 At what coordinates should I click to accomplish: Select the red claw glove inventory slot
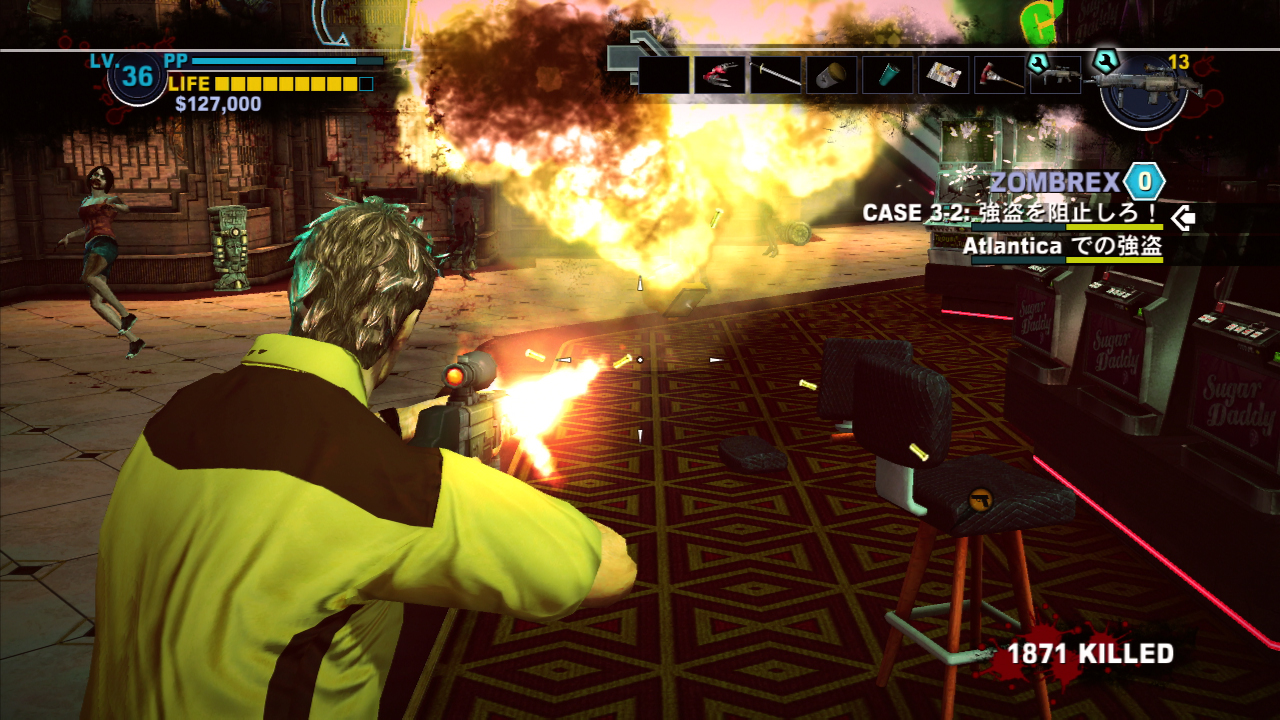click(x=720, y=75)
